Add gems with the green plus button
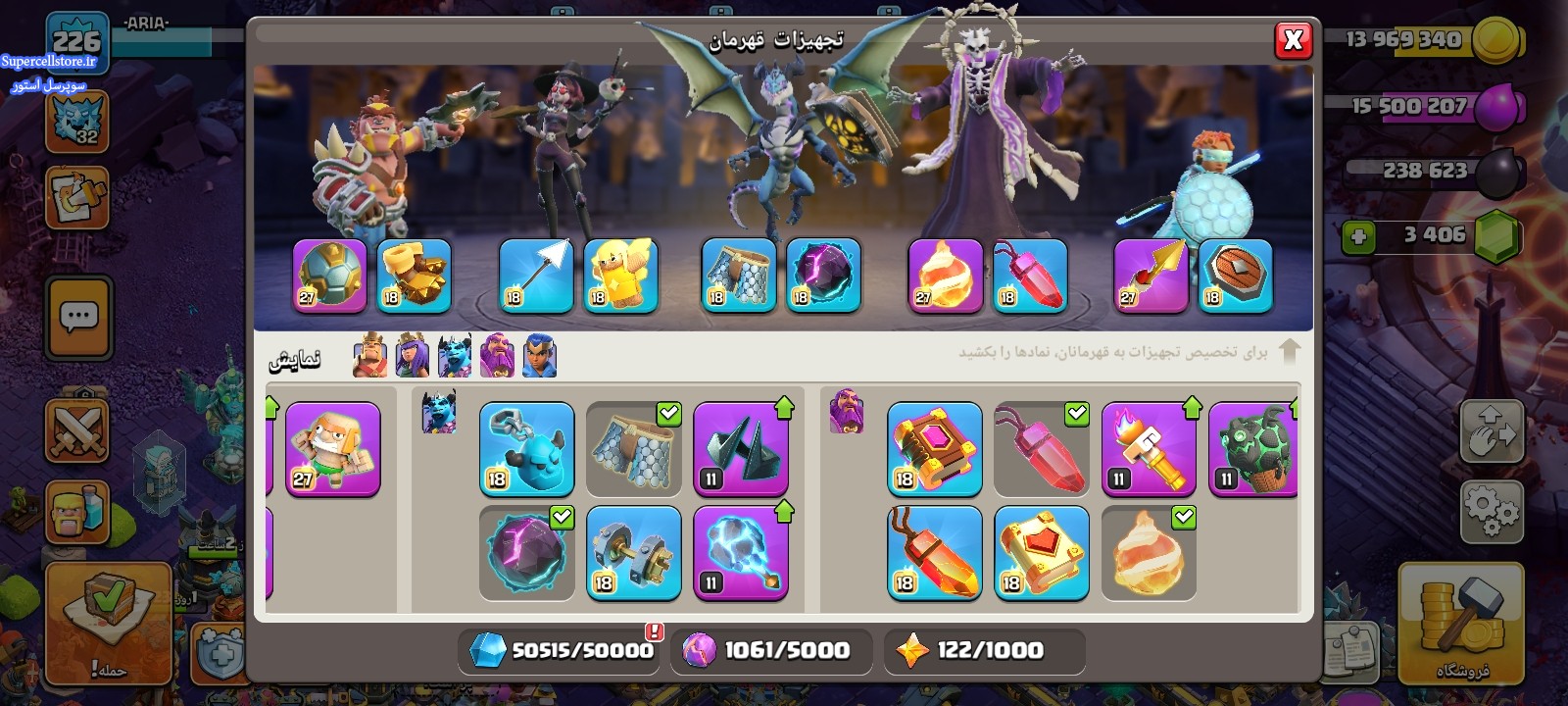 pos(1358,236)
